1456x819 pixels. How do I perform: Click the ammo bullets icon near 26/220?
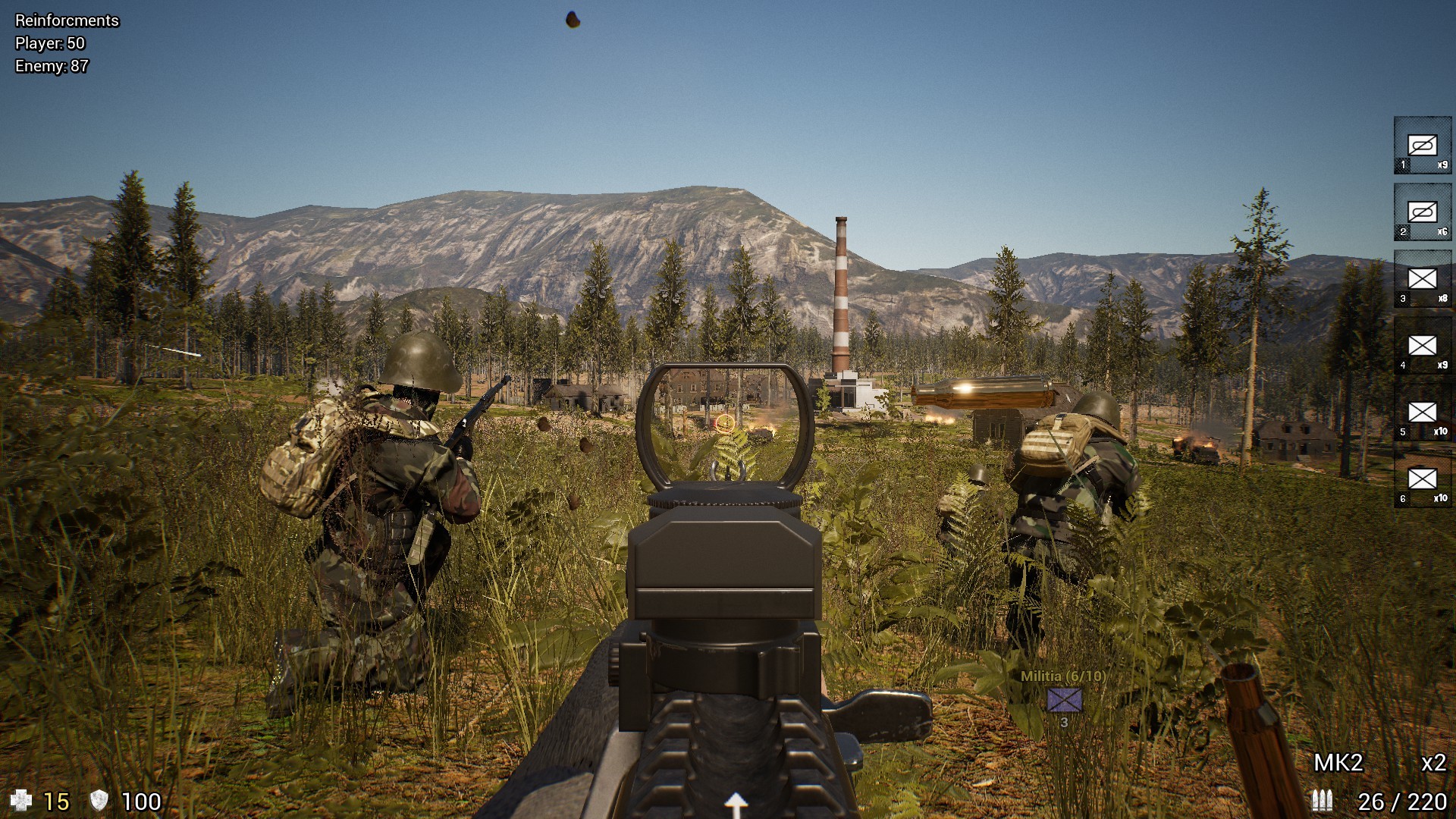point(1322,799)
